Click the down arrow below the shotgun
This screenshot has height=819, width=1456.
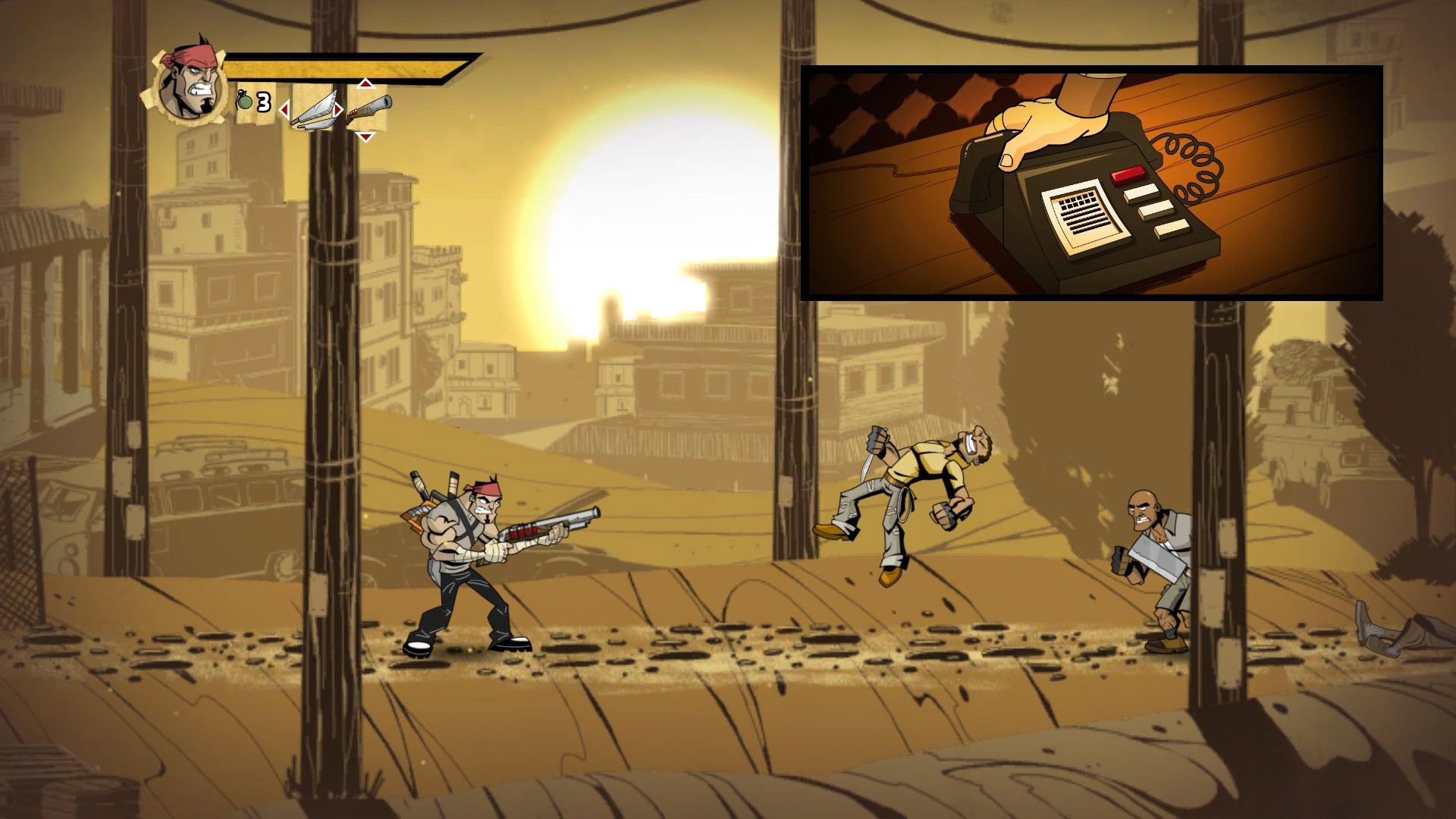tap(366, 137)
